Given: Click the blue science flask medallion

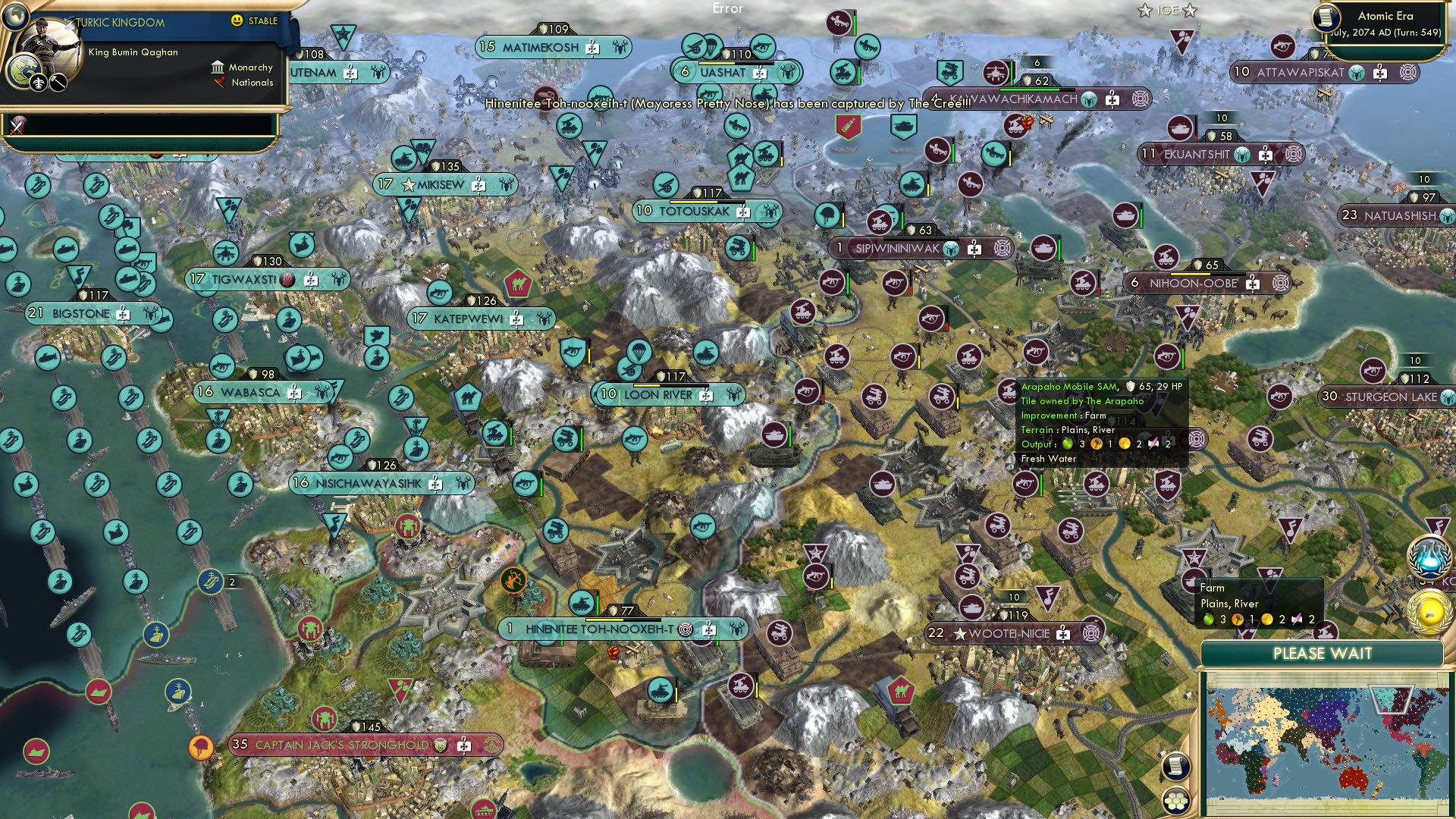Looking at the screenshot, I should pos(1429,555).
